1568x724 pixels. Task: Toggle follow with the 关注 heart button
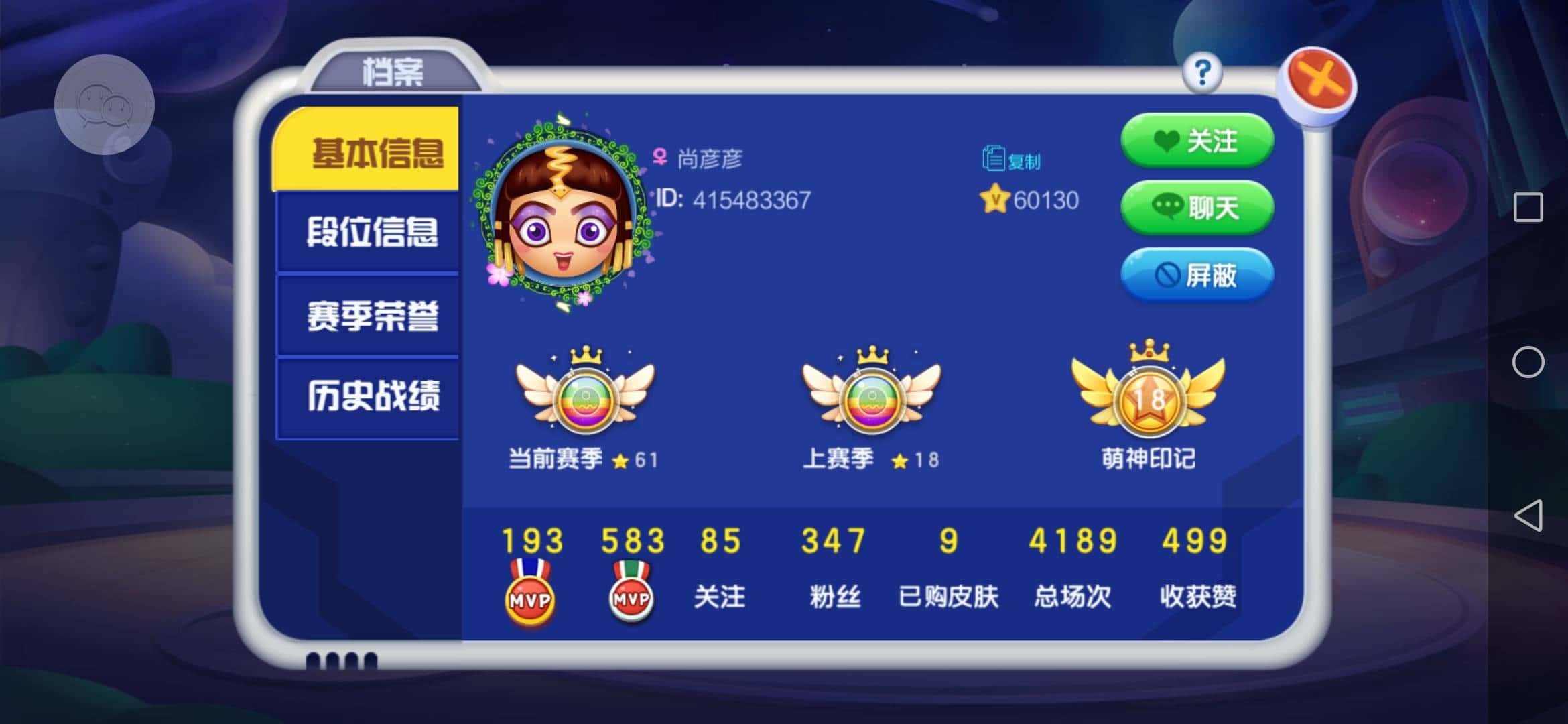coord(1197,141)
